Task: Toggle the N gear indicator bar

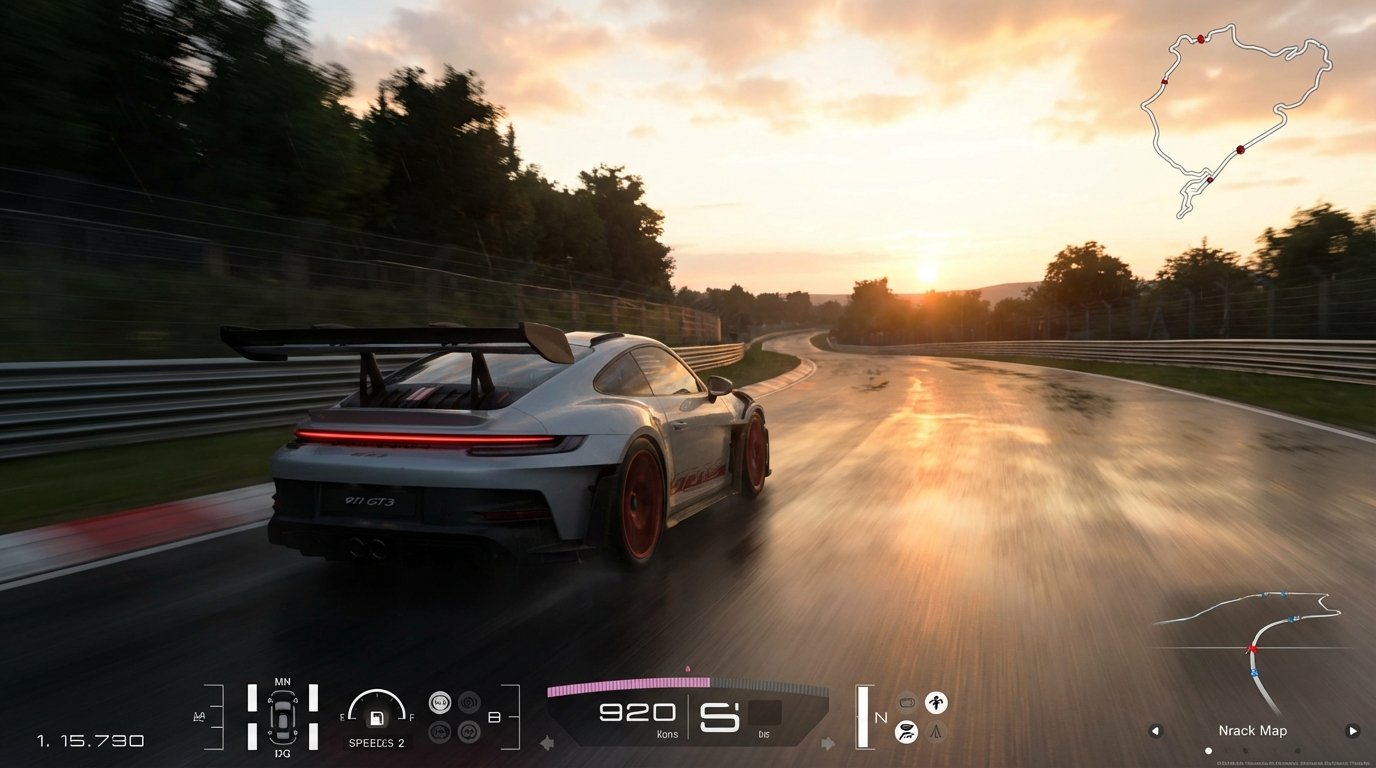Action: (862, 717)
